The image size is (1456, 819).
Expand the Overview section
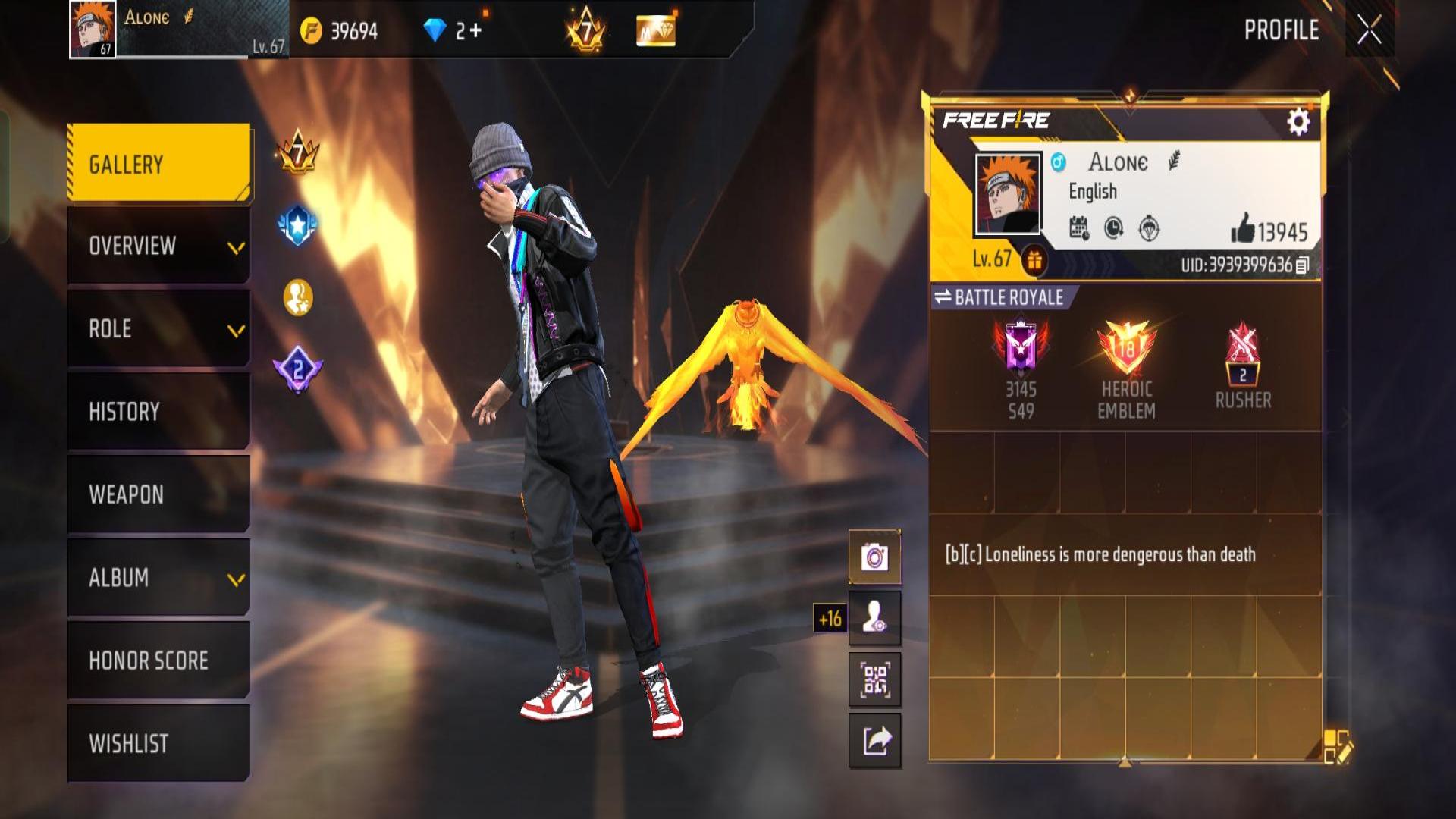(x=159, y=246)
